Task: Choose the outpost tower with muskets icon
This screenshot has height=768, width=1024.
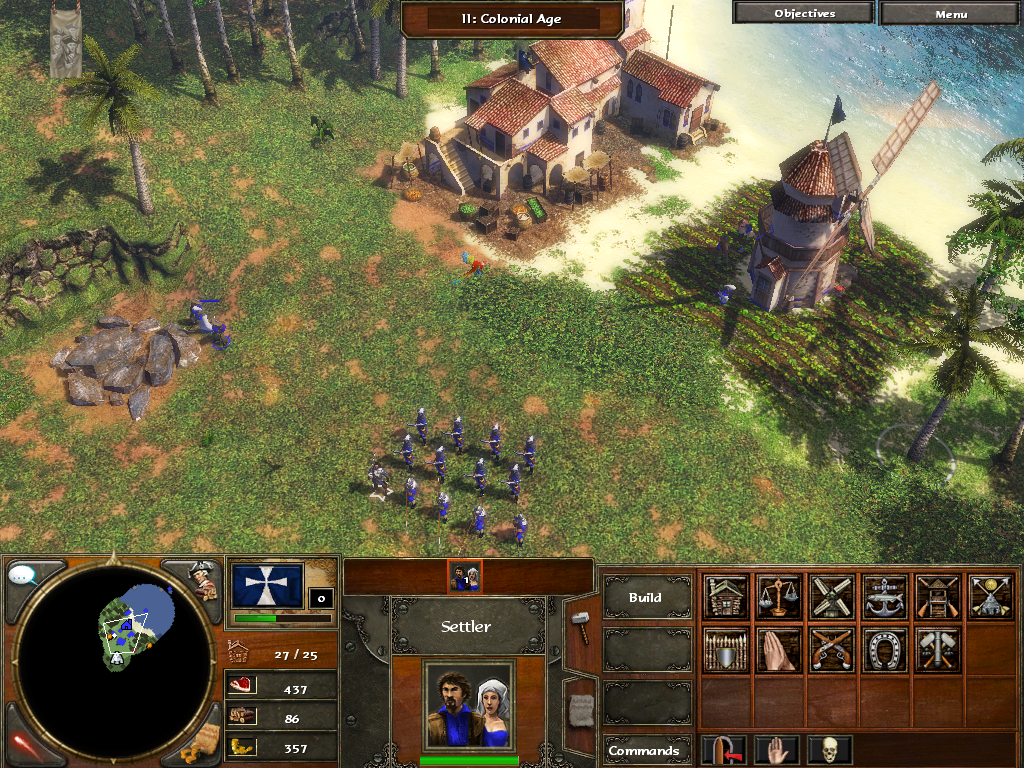Action: pyautogui.click(x=938, y=597)
